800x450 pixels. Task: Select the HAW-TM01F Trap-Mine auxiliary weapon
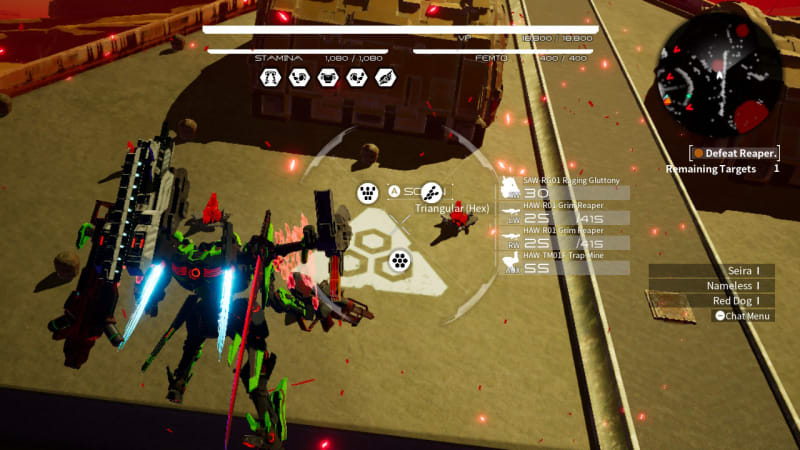coord(564,267)
